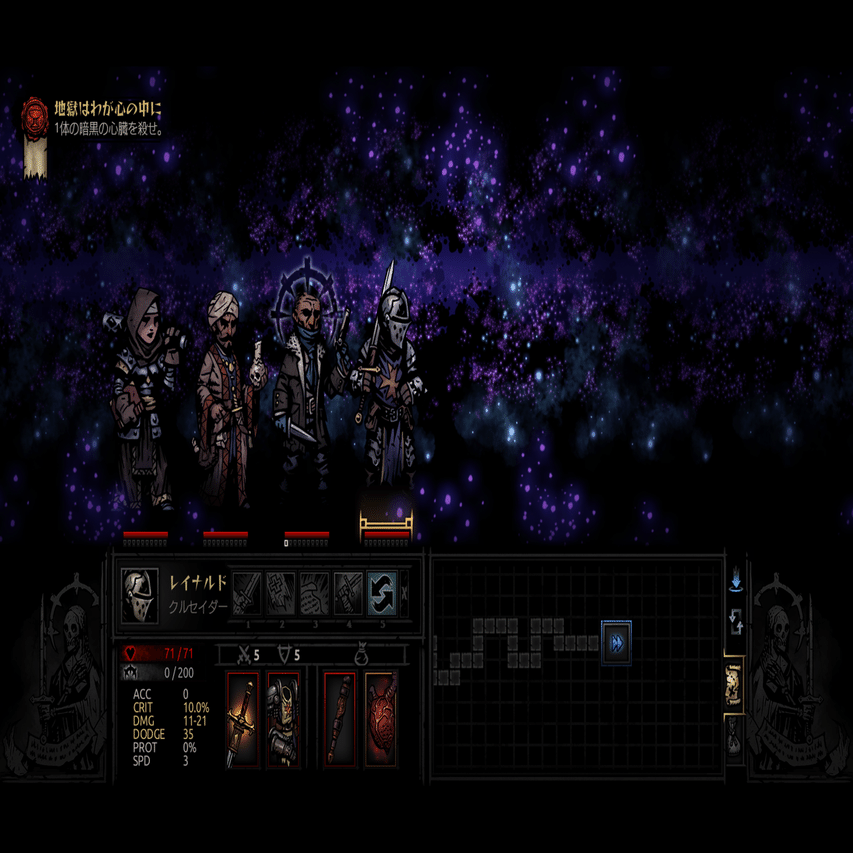Open the inventory sack tab
Viewport: 853px width, 853px height.
734,739
